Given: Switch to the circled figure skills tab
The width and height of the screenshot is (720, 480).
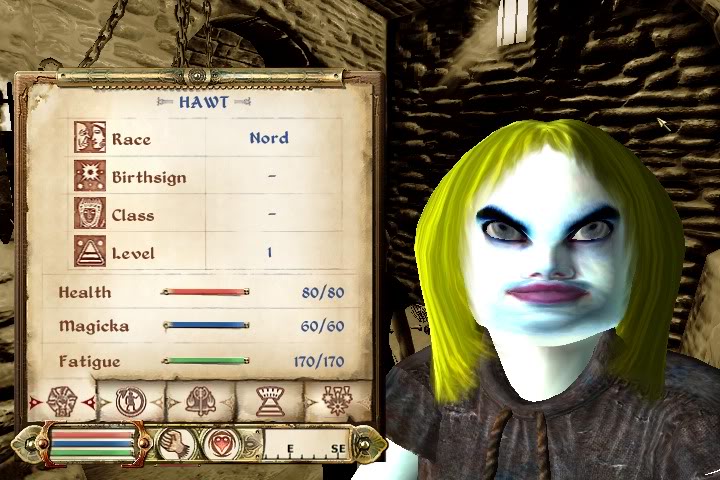Looking at the screenshot, I should click(131, 402).
